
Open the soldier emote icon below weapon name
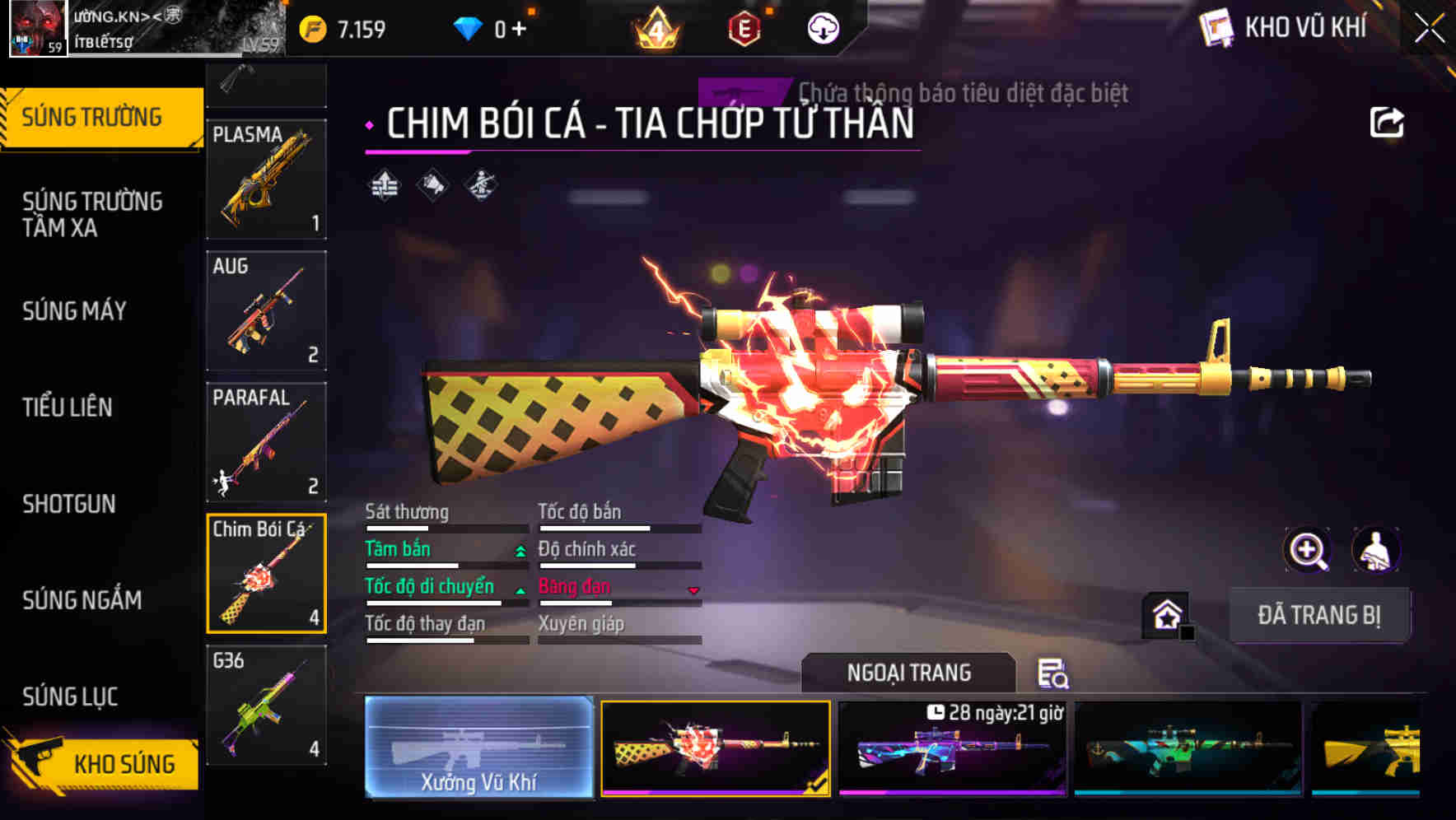click(480, 185)
